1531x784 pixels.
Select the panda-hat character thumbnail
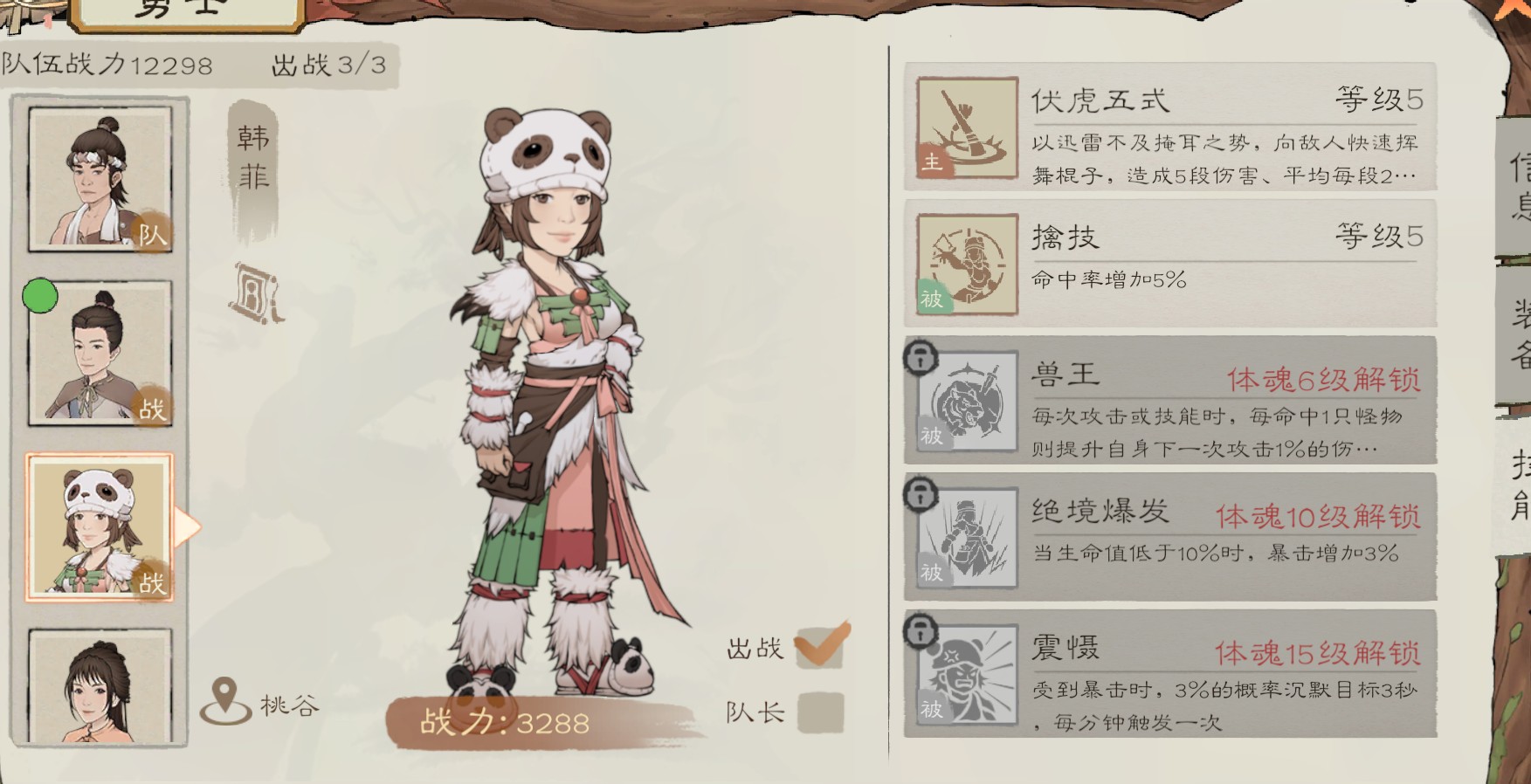click(x=99, y=527)
